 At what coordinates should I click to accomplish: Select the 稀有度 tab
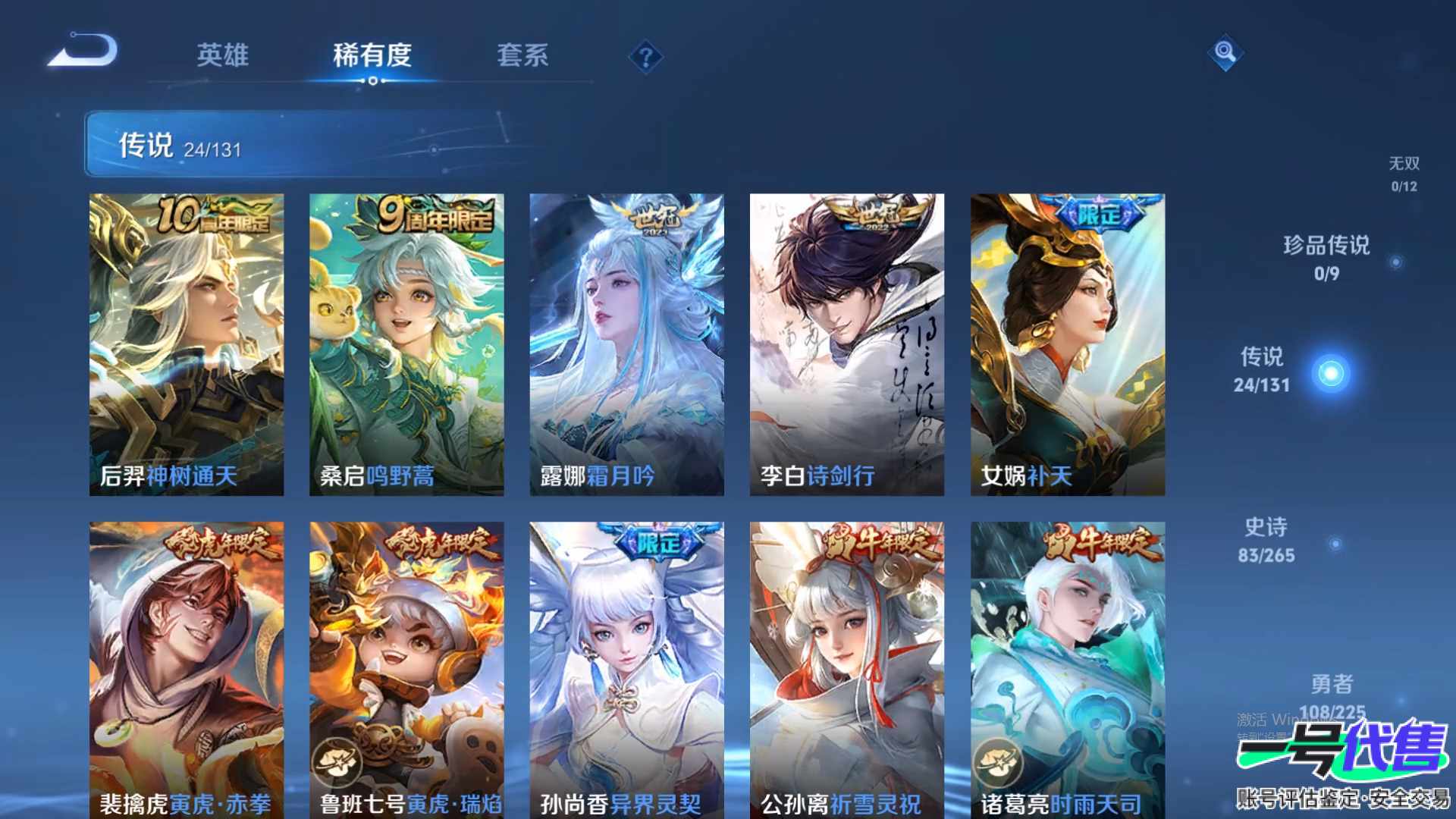tap(372, 55)
